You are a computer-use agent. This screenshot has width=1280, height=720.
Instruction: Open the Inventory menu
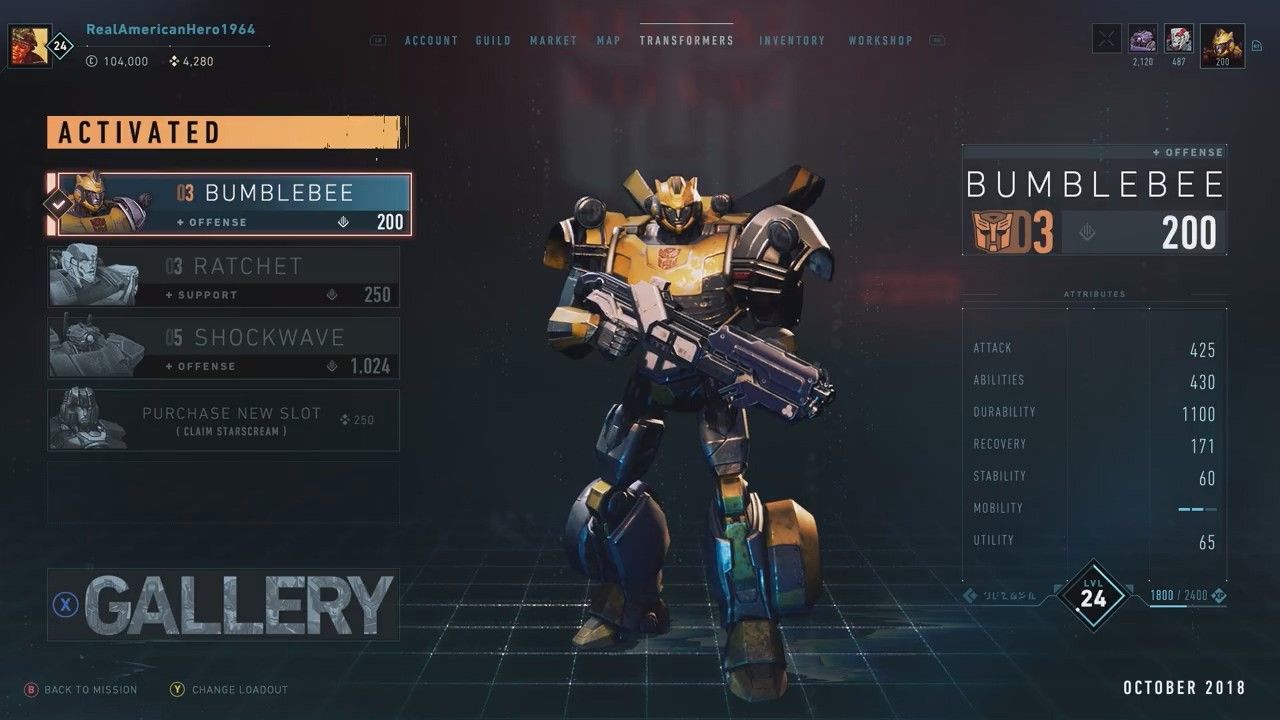click(x=793, y=40)
